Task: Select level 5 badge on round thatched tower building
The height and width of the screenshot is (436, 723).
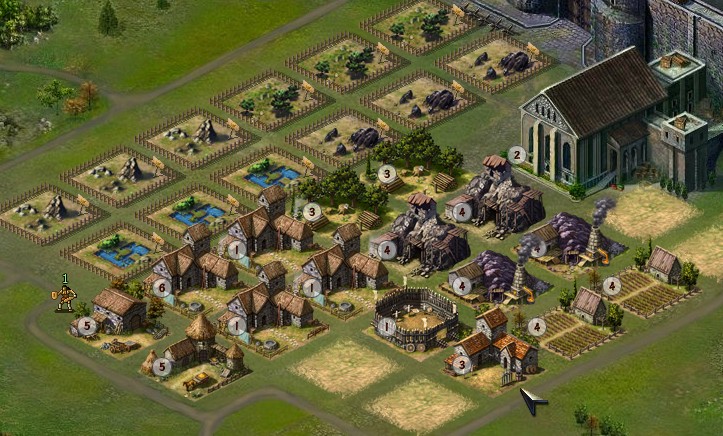Action: 162,366
